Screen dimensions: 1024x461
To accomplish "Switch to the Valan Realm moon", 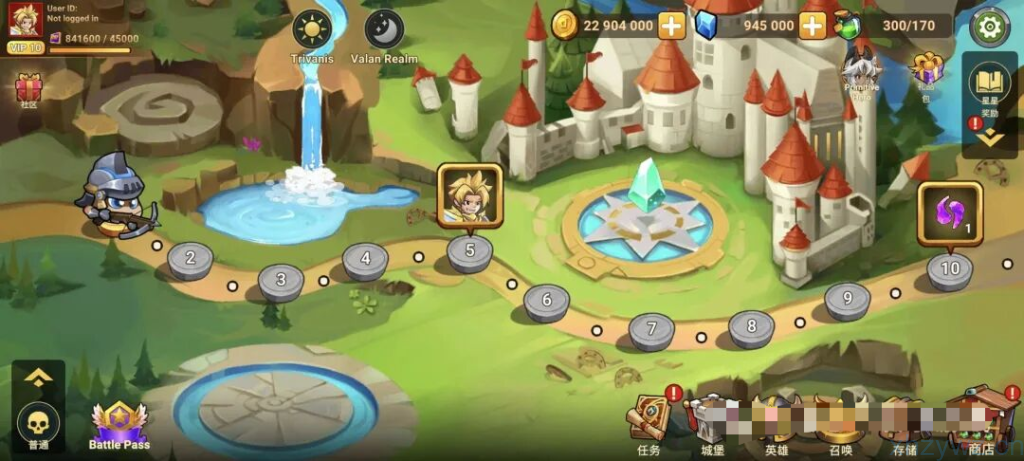I will click(x=384, y=30).
